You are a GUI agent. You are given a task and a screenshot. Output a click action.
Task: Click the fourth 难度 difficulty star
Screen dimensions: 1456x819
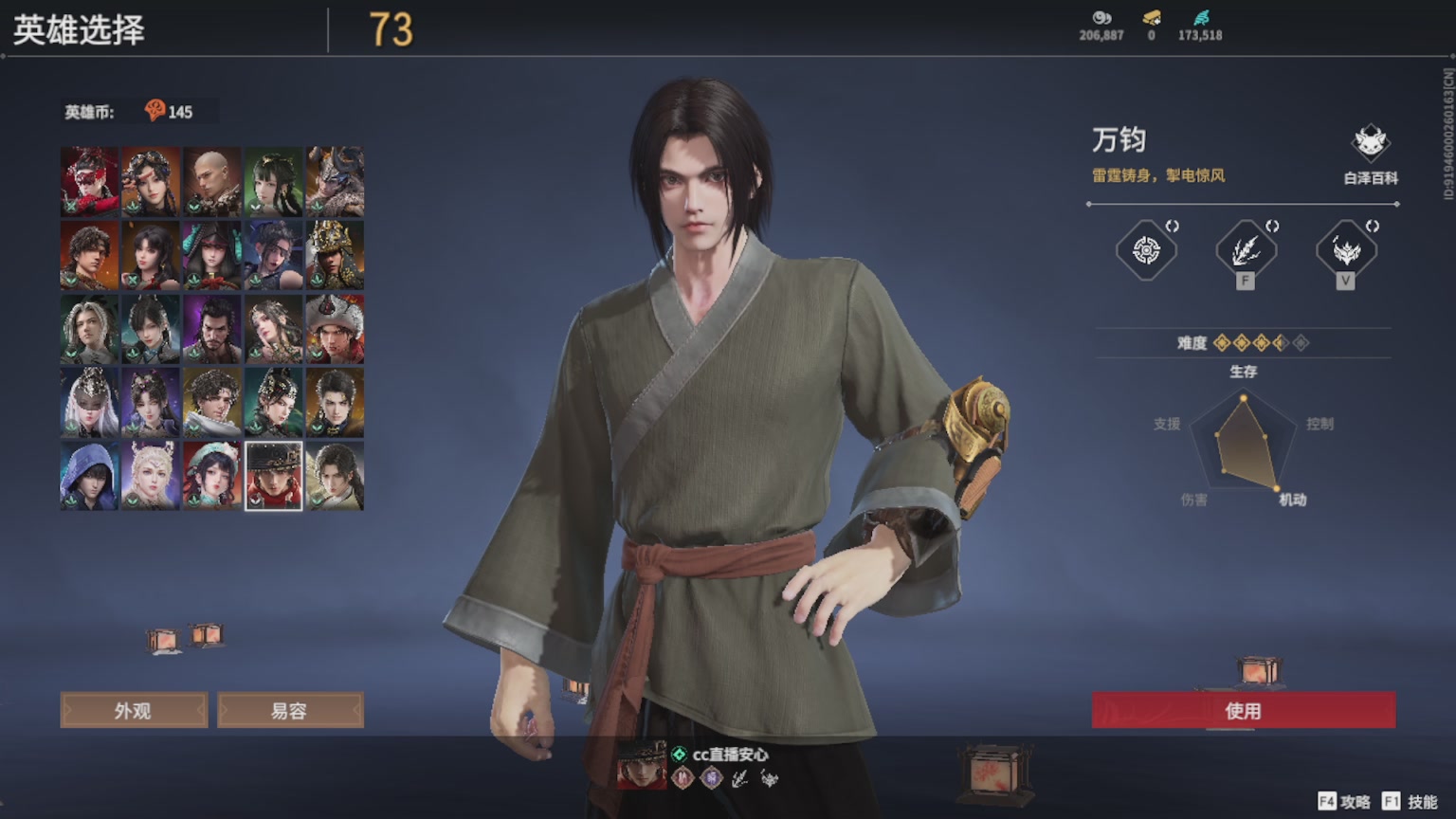click(x=1279, y=343)
